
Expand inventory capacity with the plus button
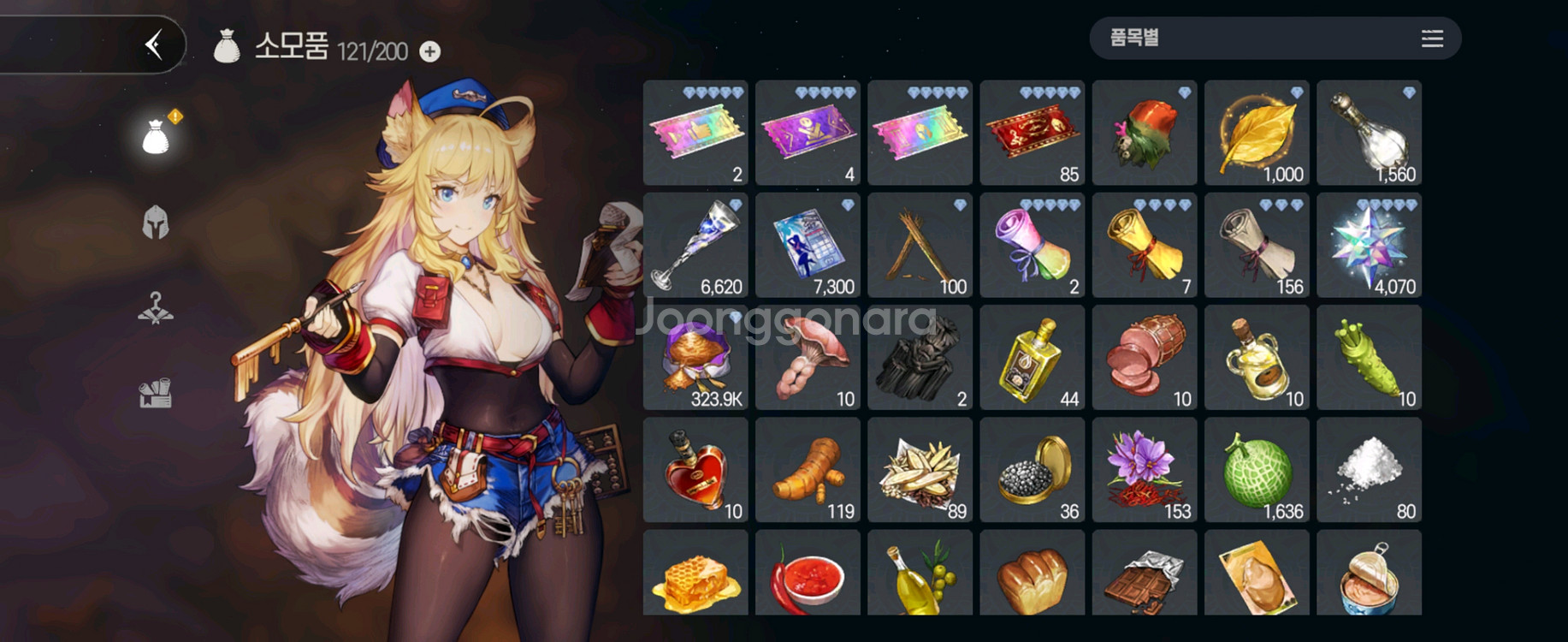(x=430, y=52)
